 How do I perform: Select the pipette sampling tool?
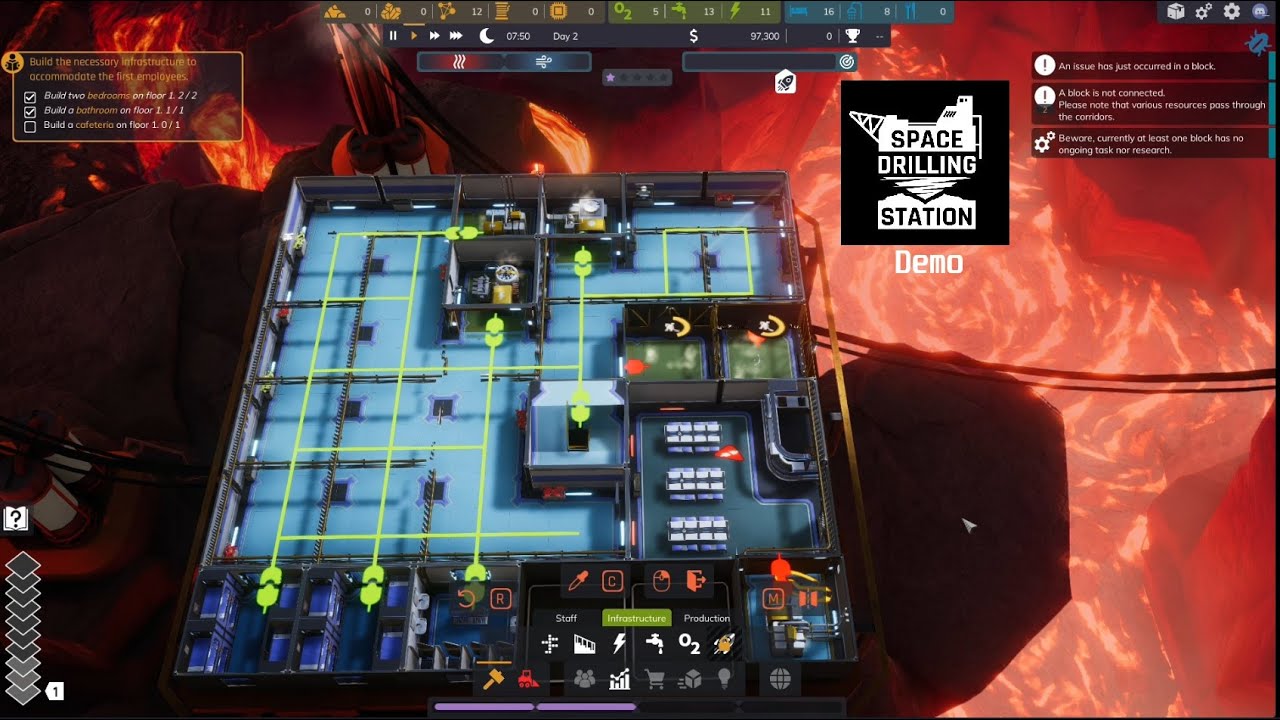(x=579, y=581)
